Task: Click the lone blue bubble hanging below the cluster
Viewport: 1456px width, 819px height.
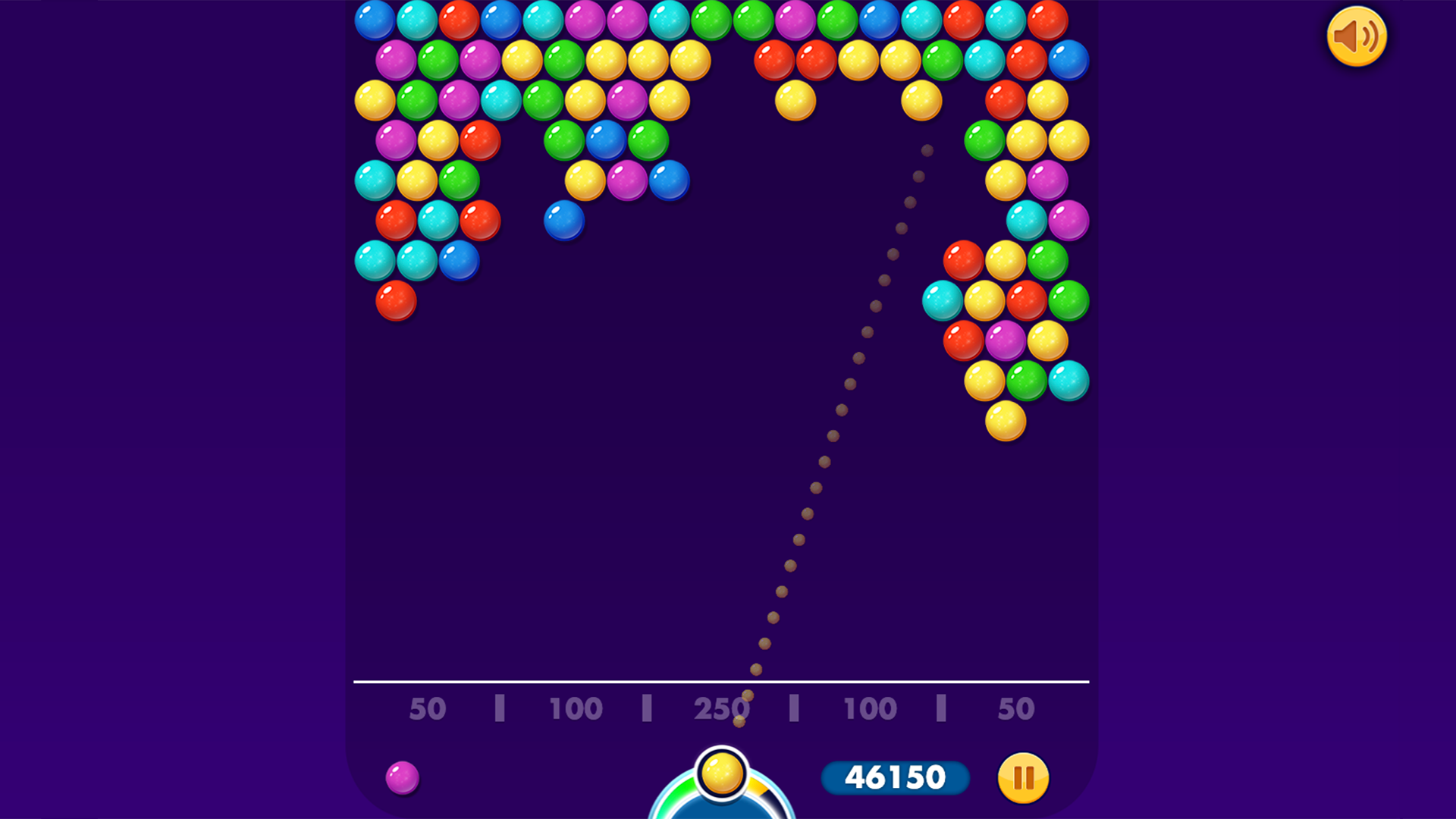Action: [x=563, y=220]
